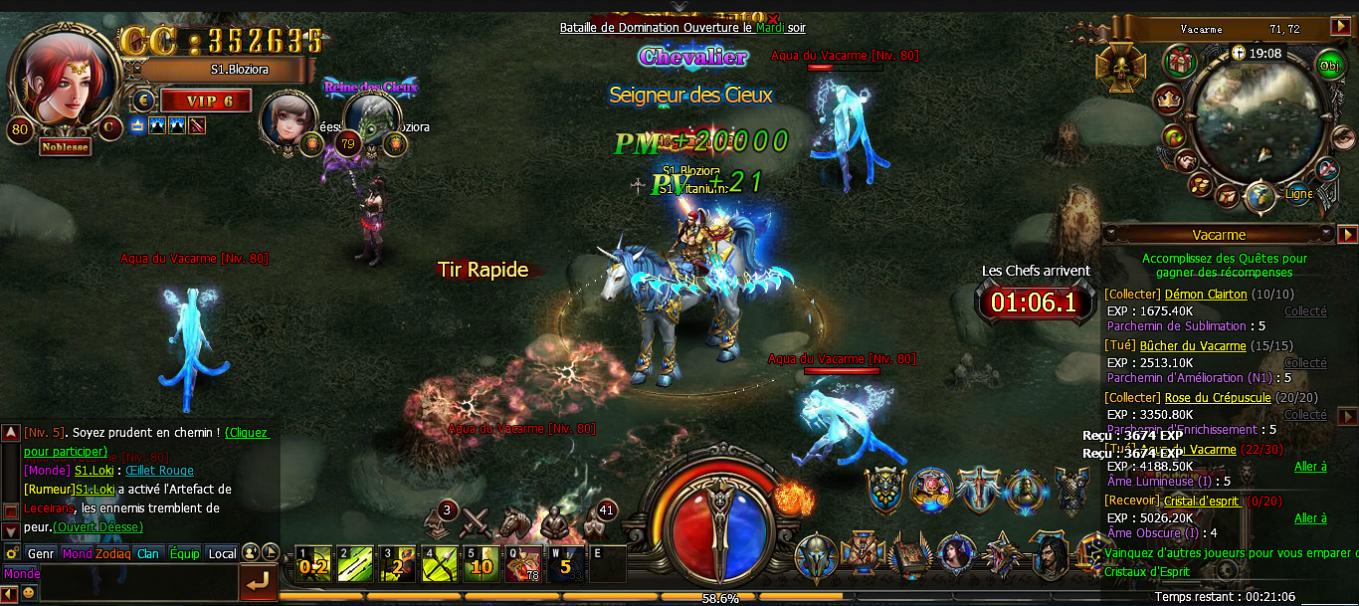This screenshot has height=606, width=1359.
Task: Open the crown icon beside the minimap
Action: [1167, 98]
